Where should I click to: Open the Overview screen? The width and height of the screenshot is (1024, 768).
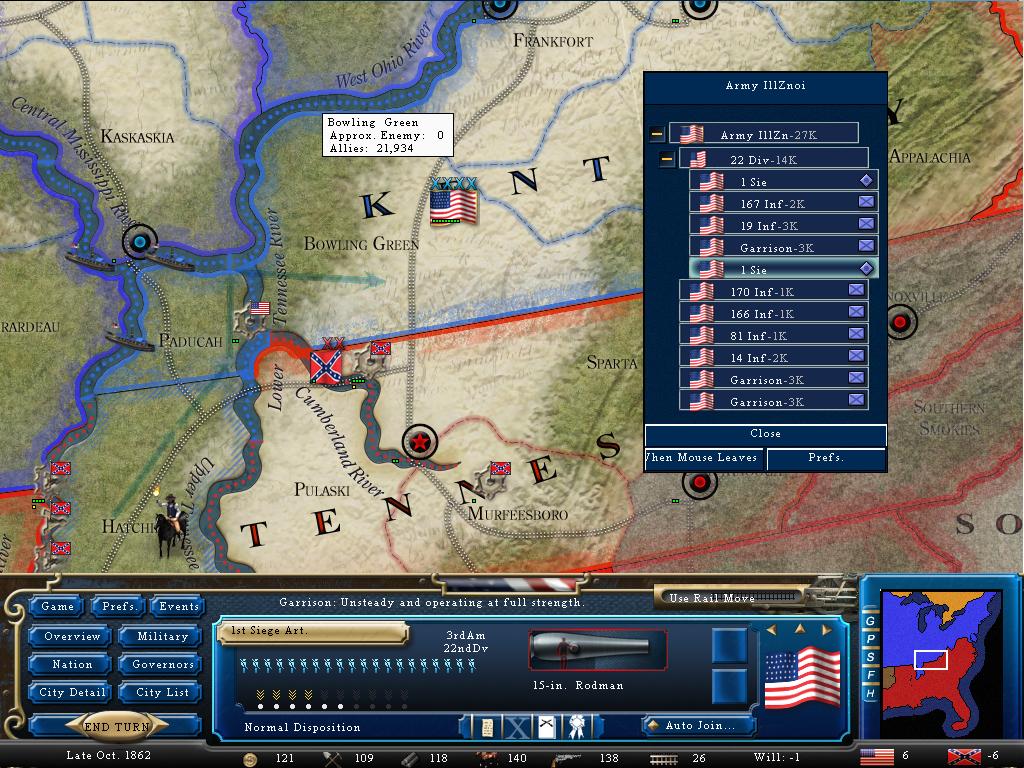click(72, 636)
